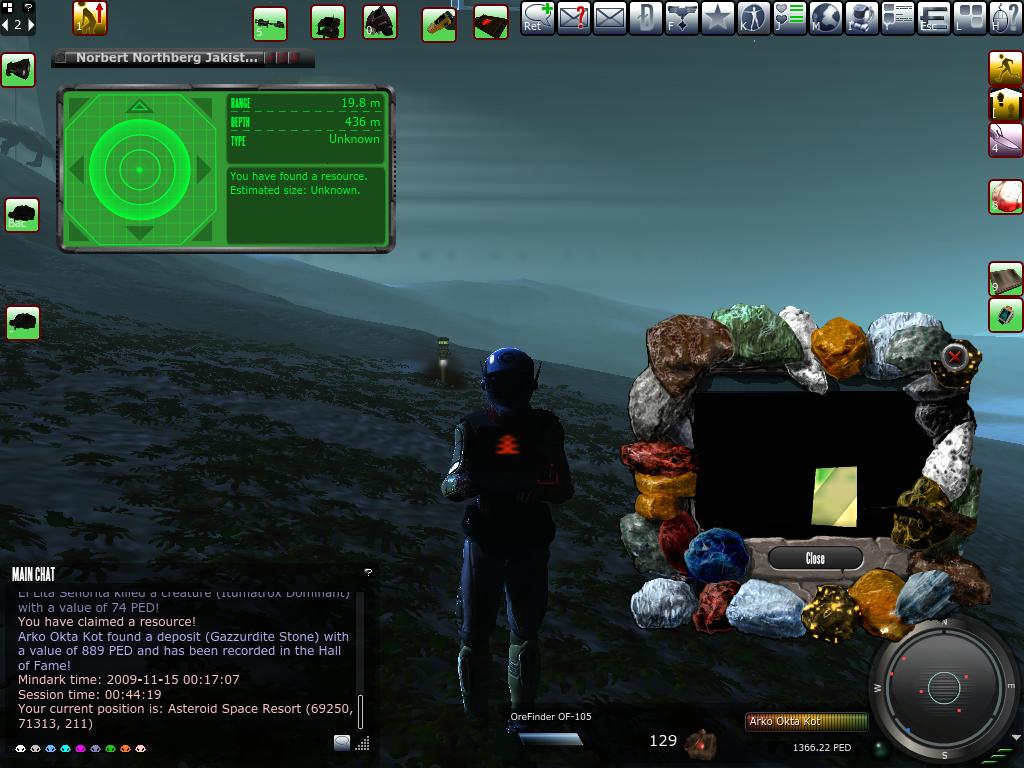1024x768 pixels.
Task: Open the radar compass minimap
Action: (943, 688)
